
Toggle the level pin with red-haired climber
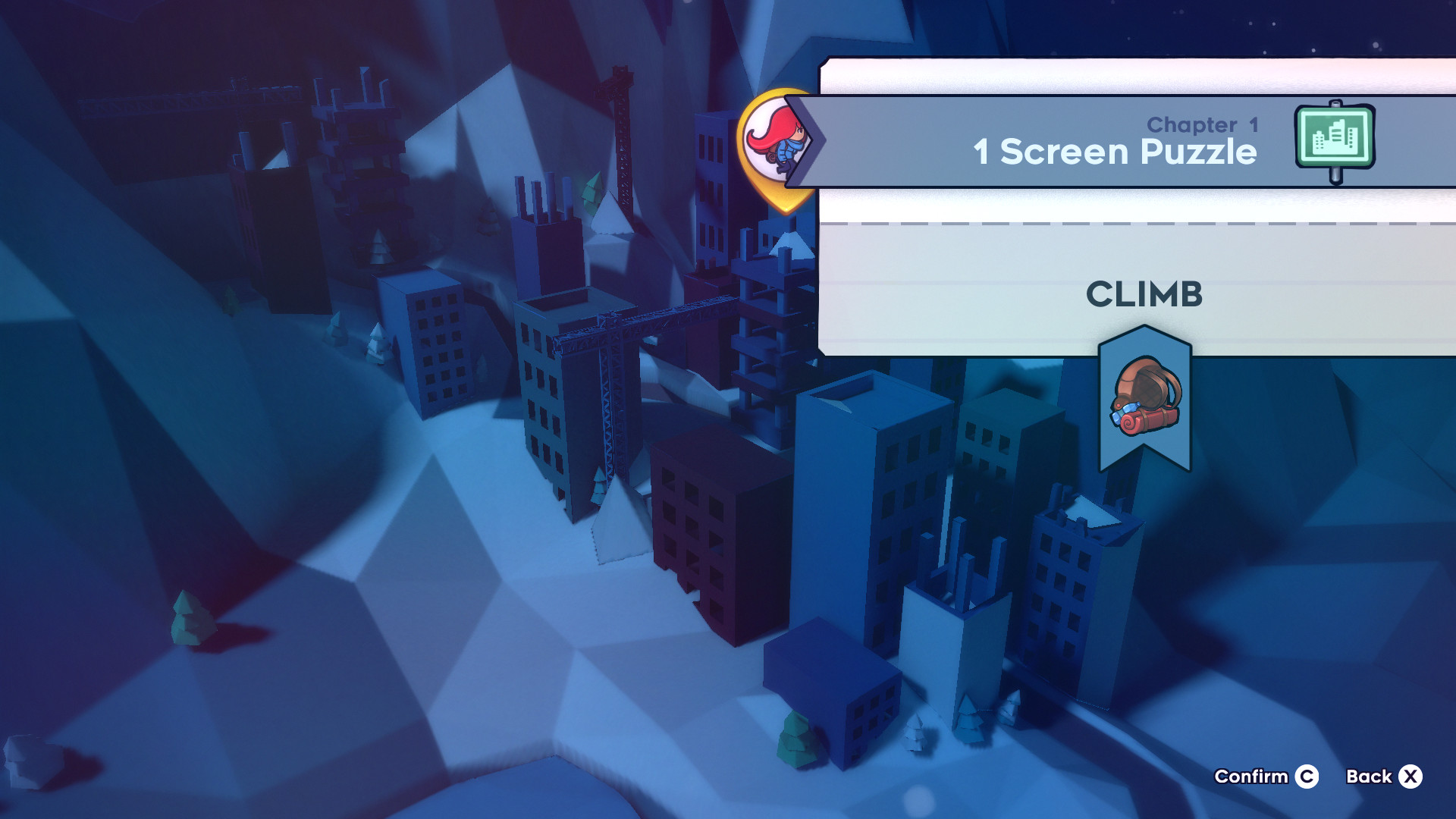[x=773, y=148]
